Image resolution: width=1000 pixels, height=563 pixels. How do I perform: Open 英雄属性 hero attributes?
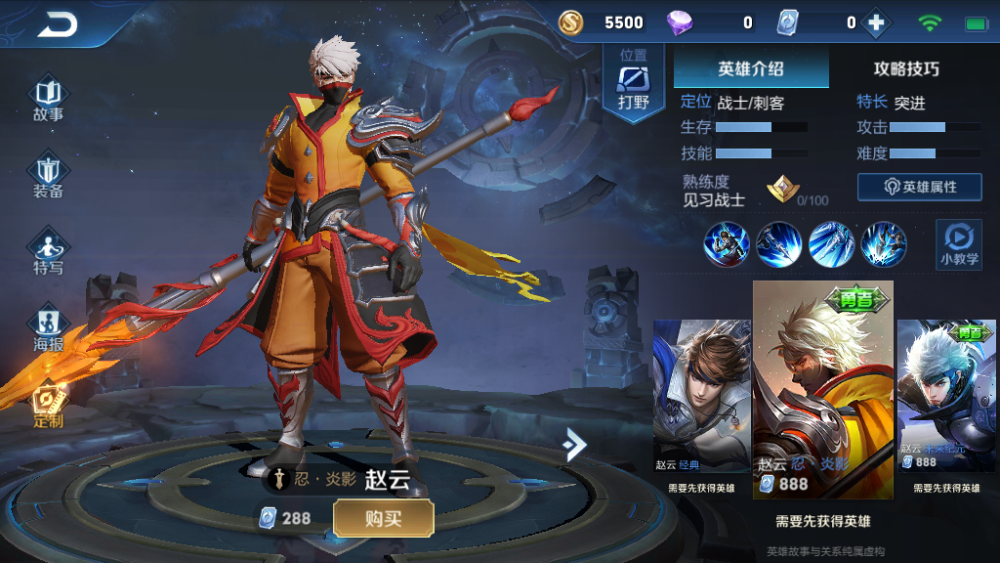click(919, 187)
